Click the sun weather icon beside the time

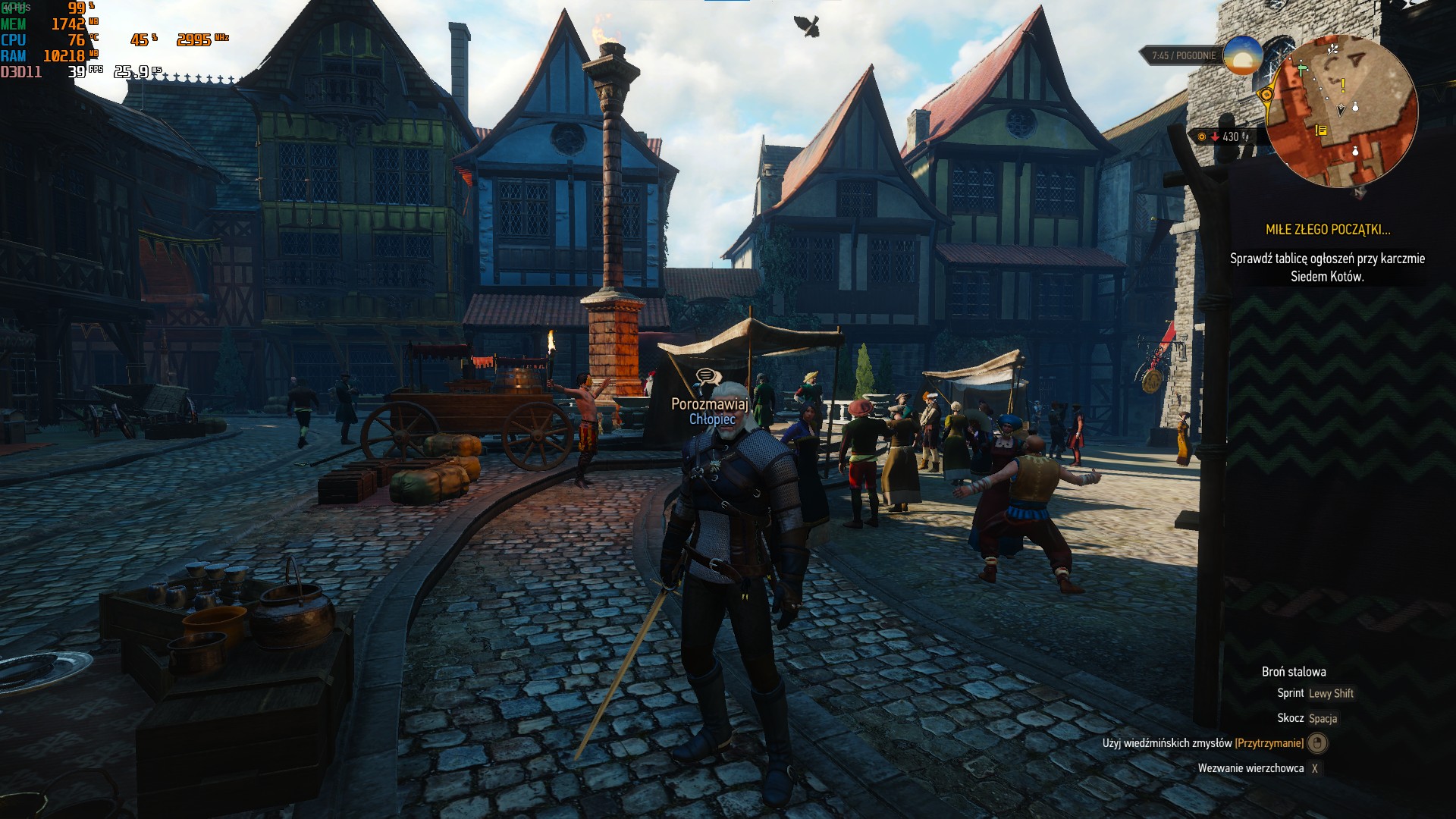tap(1242, 55)
